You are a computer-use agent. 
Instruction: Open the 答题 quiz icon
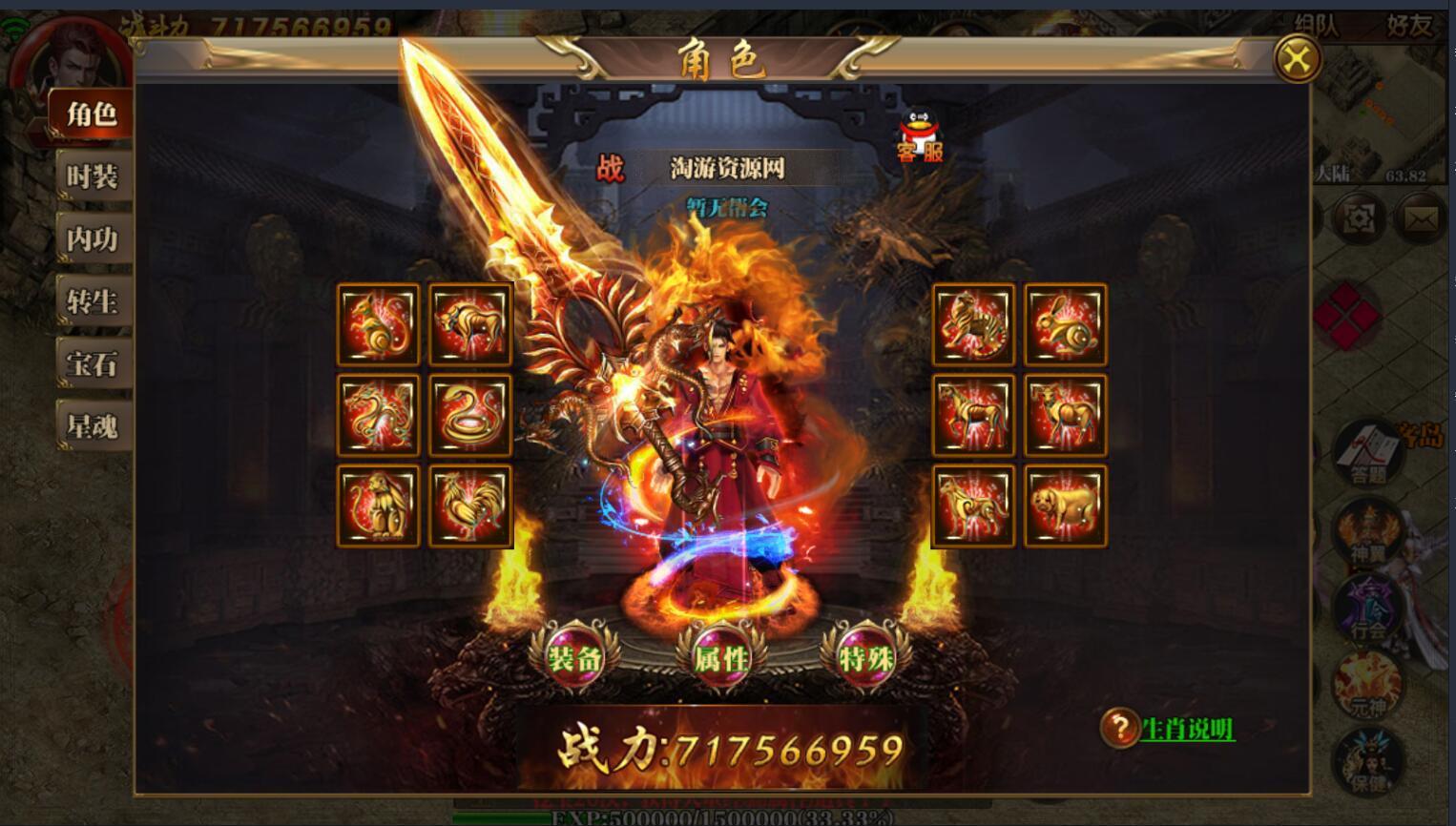pos(1367,453)
